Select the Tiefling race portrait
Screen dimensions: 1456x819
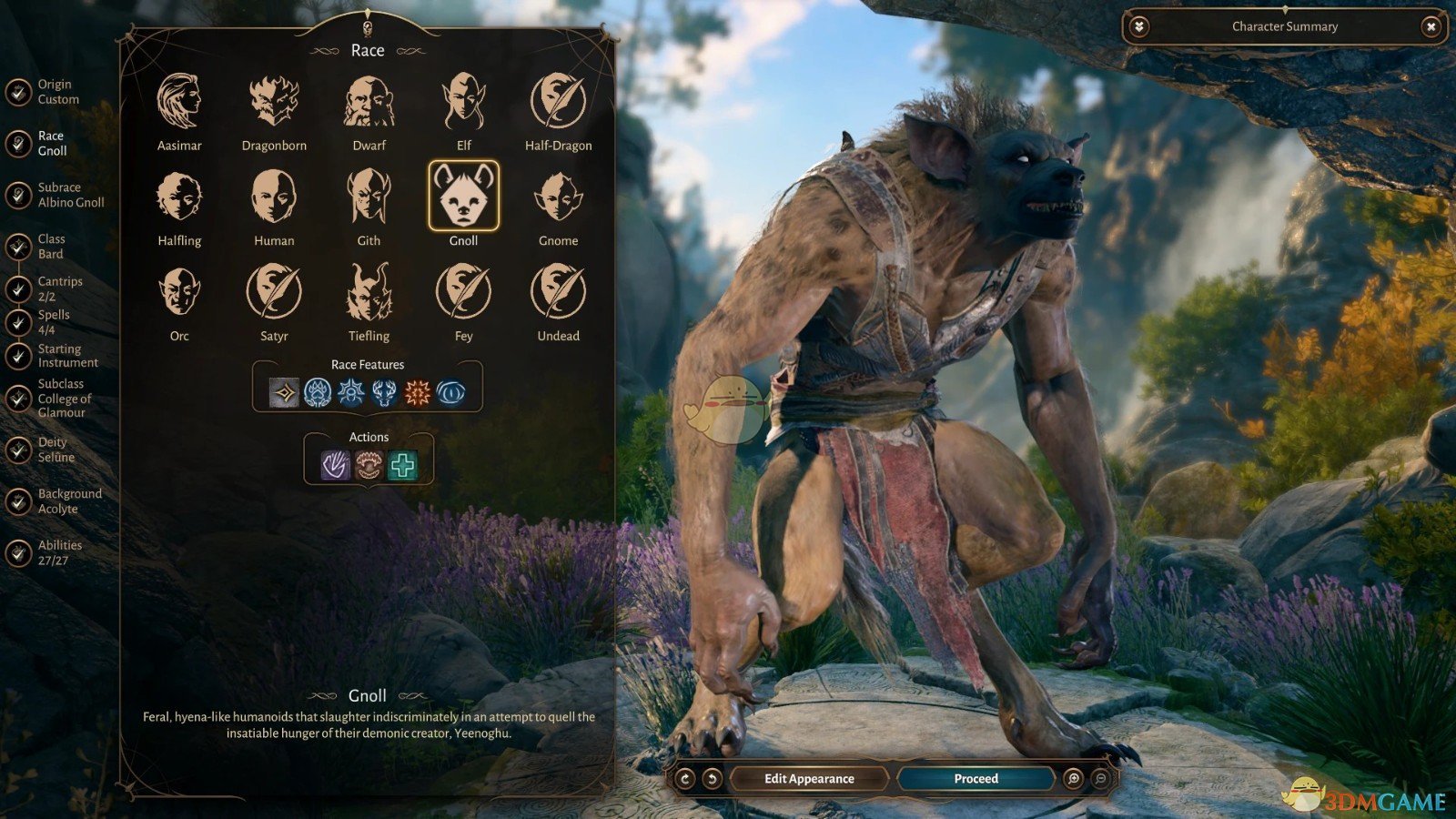coord(369,294)
